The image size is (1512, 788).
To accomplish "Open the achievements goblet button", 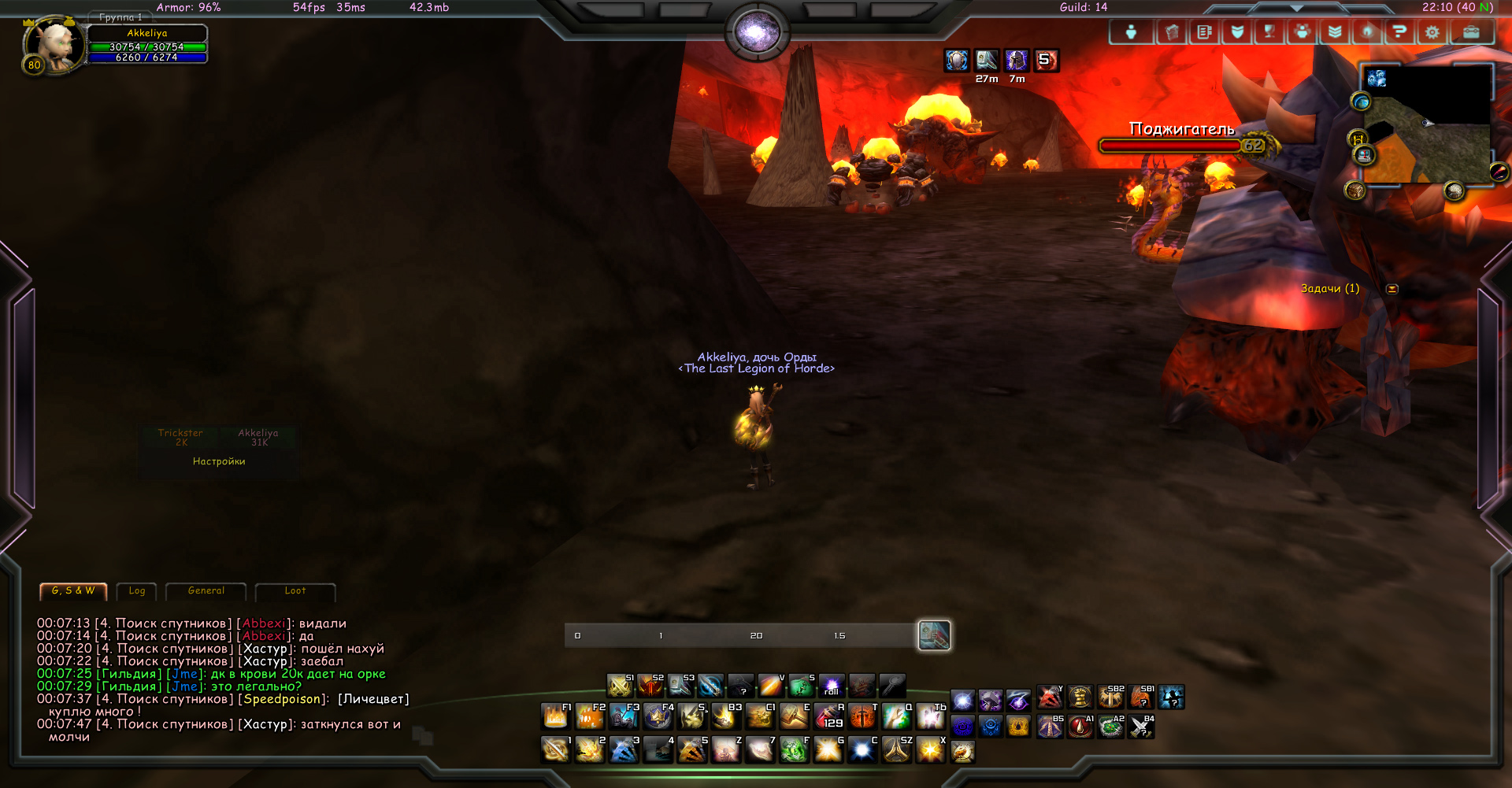I will [x=1269, y=32].
